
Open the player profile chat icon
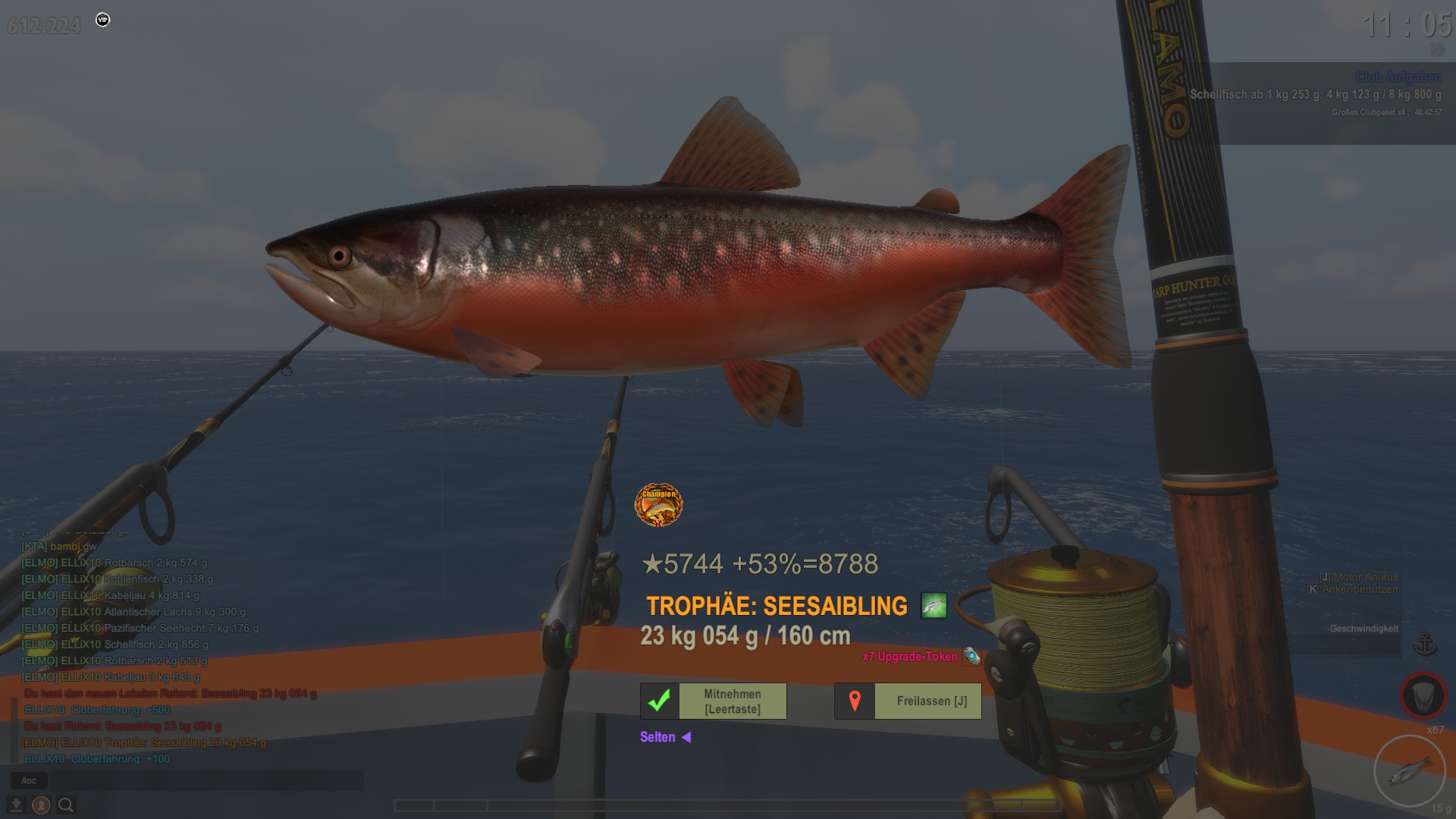click(41, 805)
